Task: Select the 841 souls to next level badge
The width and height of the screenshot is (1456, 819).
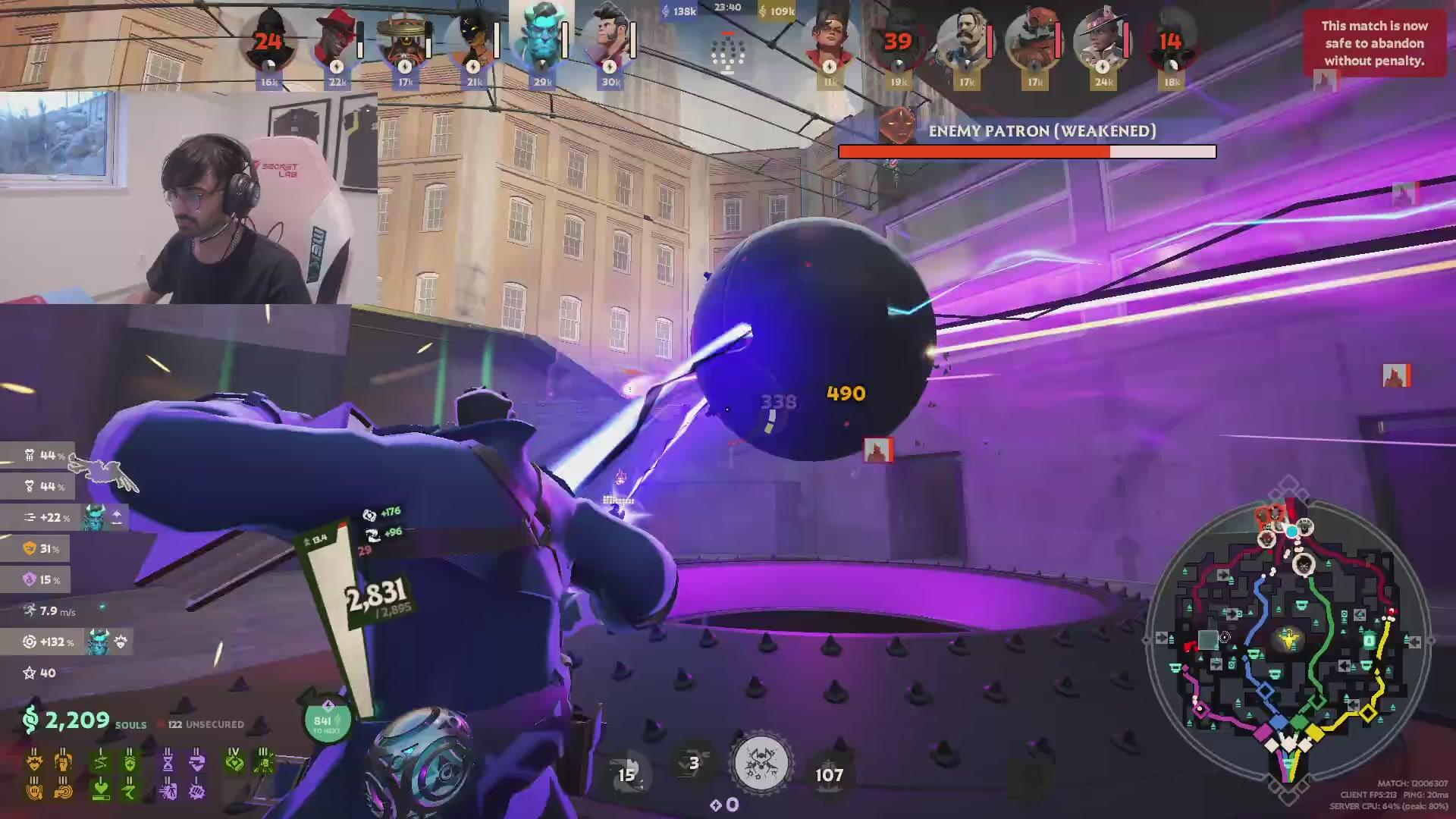Action: coord(327,722)
